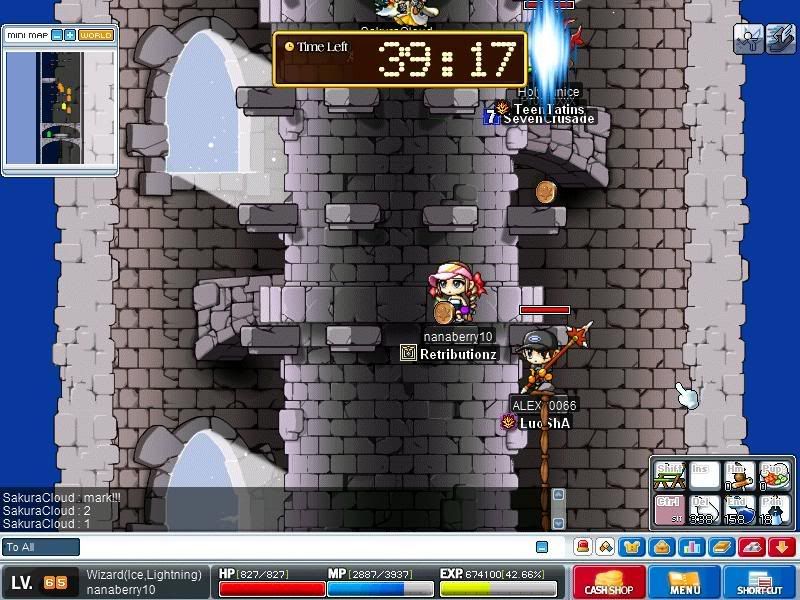Click the chat input field
Screen dimensions: 800x600
(x=300, y=547)
